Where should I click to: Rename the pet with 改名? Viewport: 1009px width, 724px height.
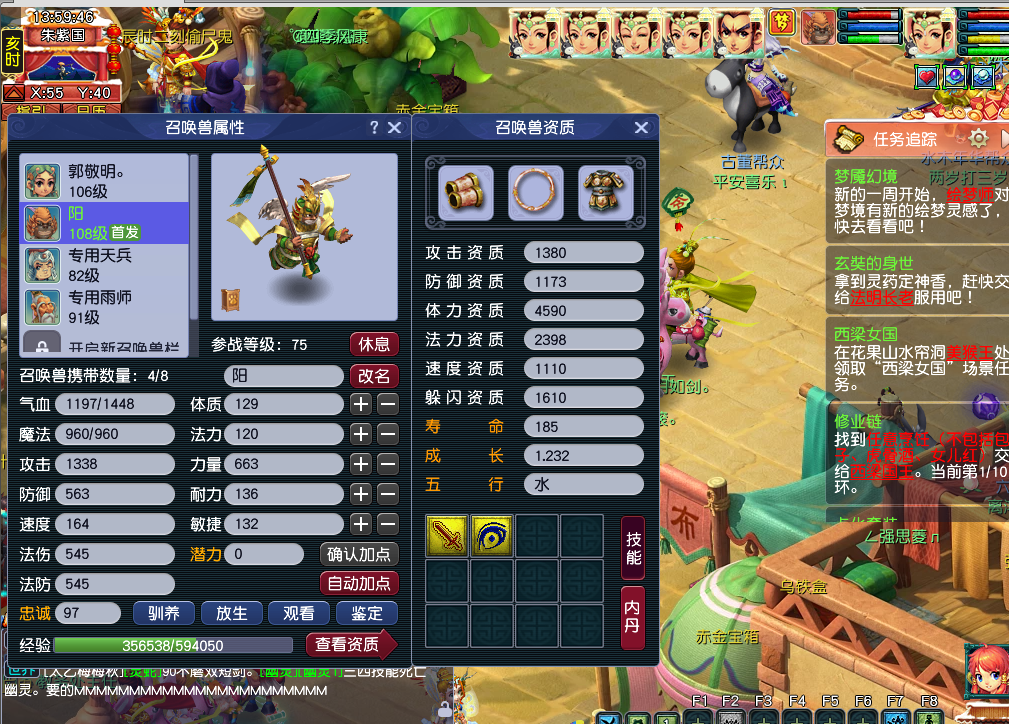coord(374,376)
